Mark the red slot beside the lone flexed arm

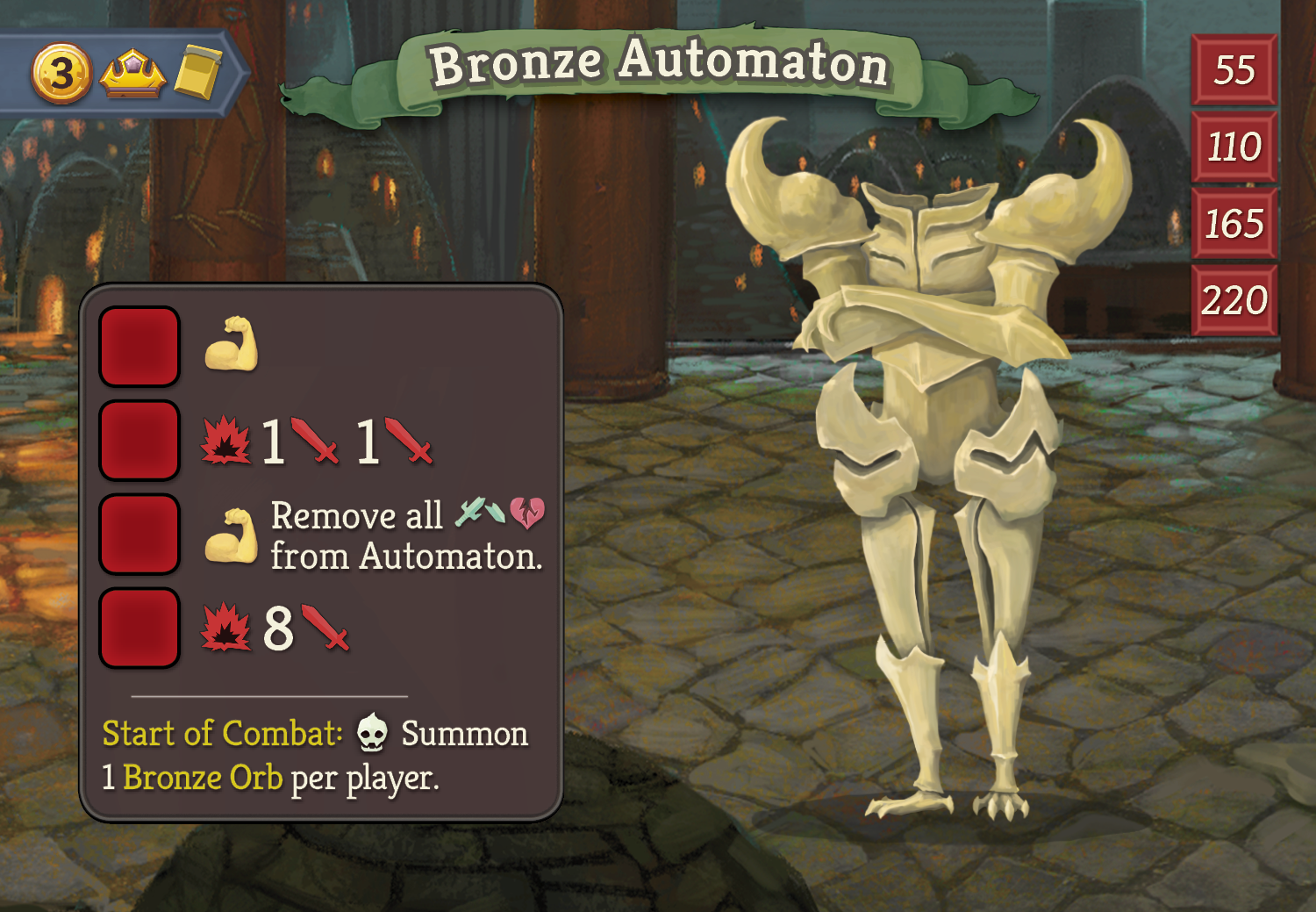(x=139, y=347)
